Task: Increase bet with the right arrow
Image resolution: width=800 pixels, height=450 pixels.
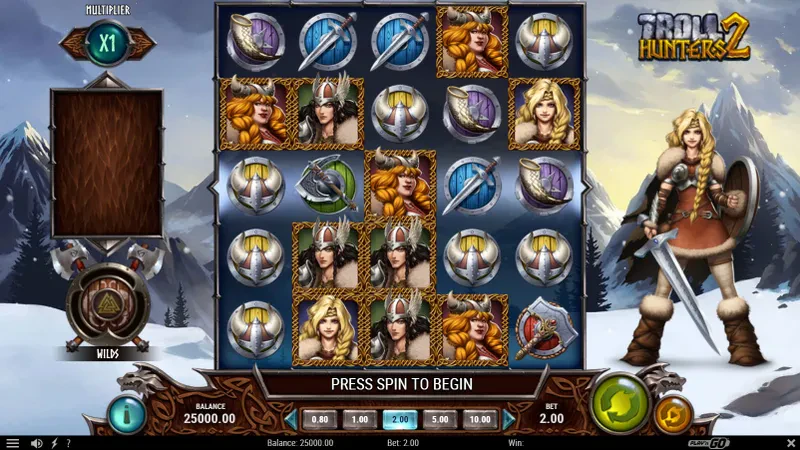Action: click(509, 419)
